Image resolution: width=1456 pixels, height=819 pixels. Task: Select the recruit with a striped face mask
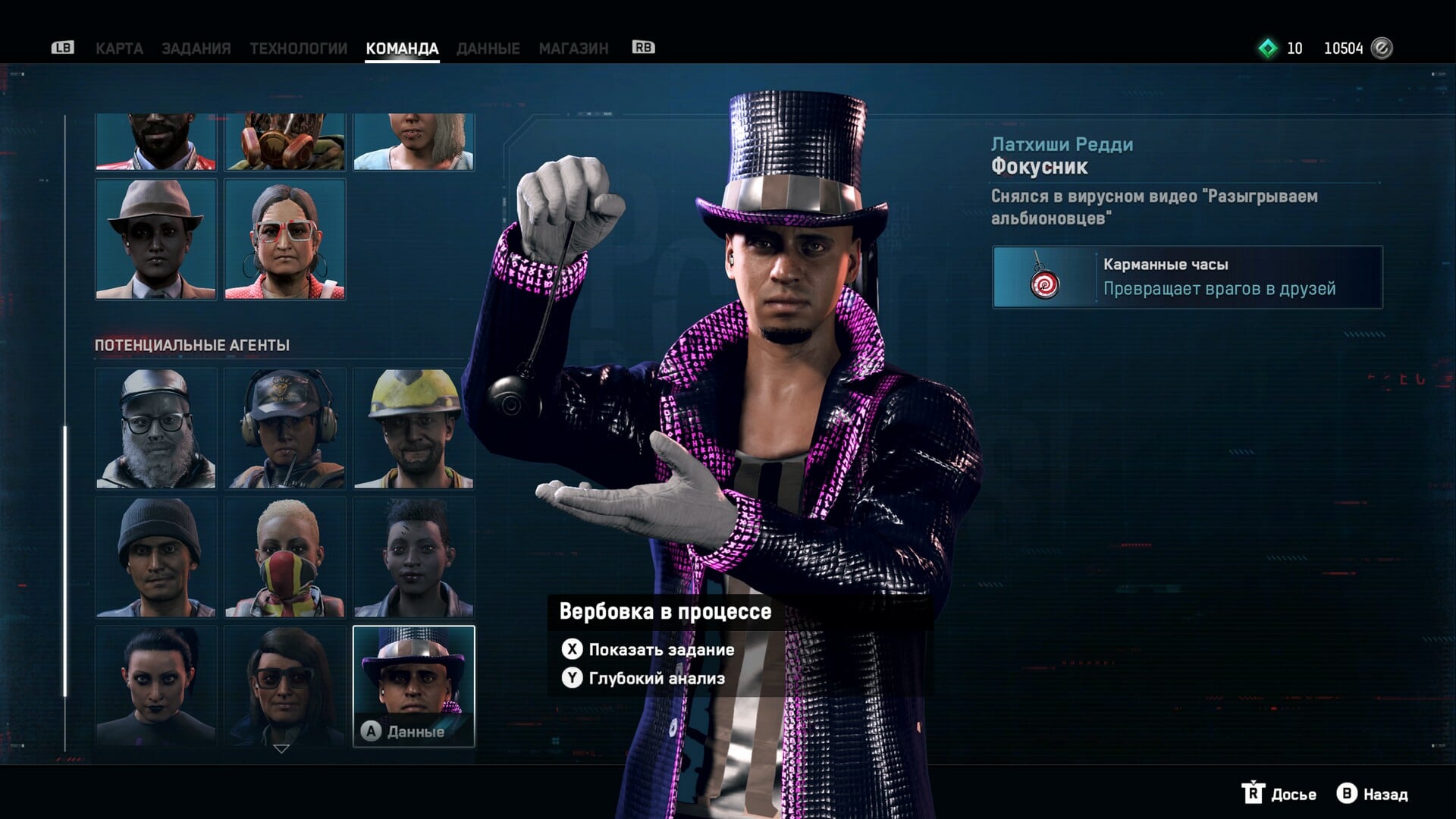coord(285,557)
